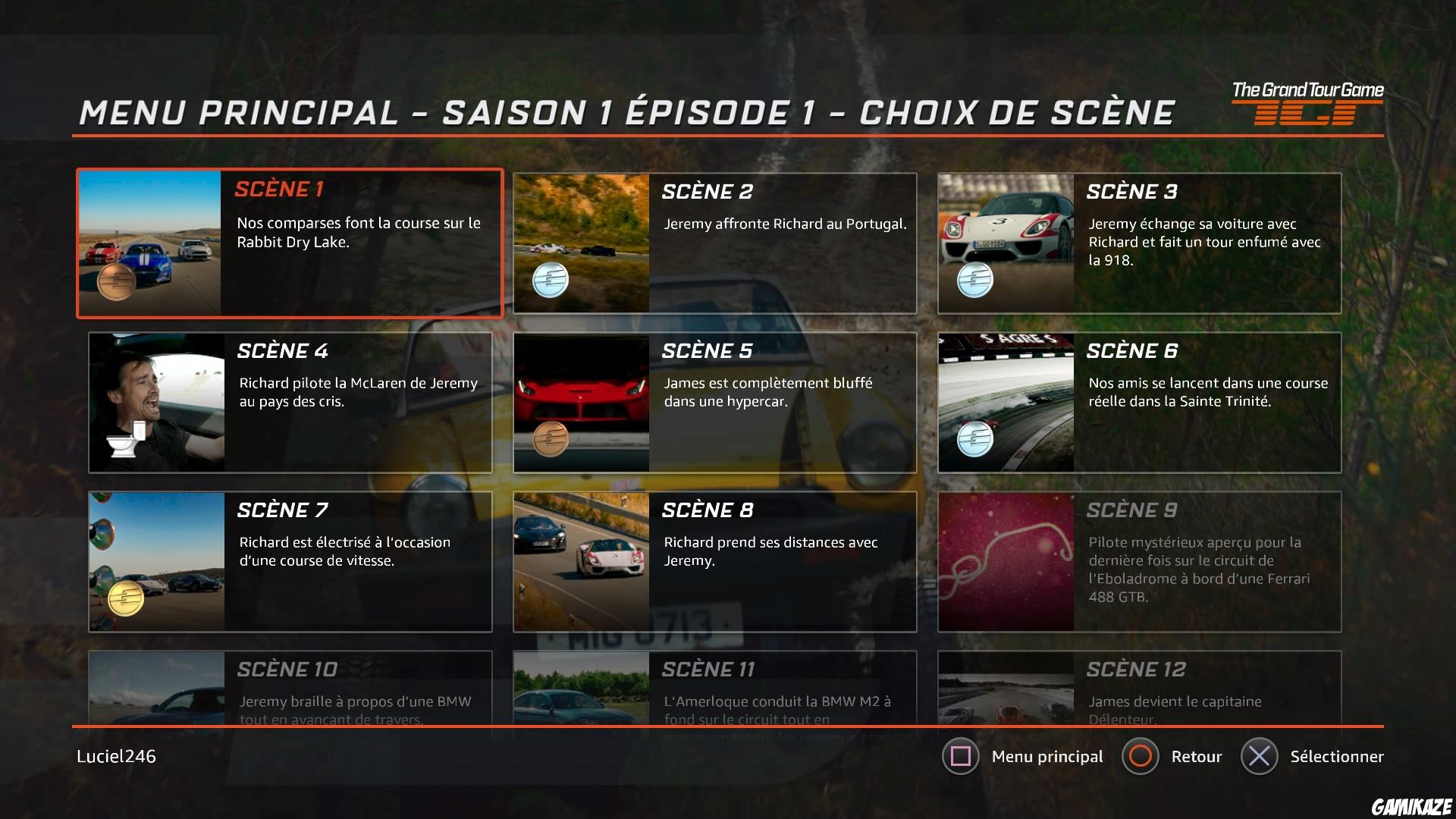Click the Scène 4 McLaren thumbnail
Viewport: 1456px width, 819px height.
coord(157,402)
